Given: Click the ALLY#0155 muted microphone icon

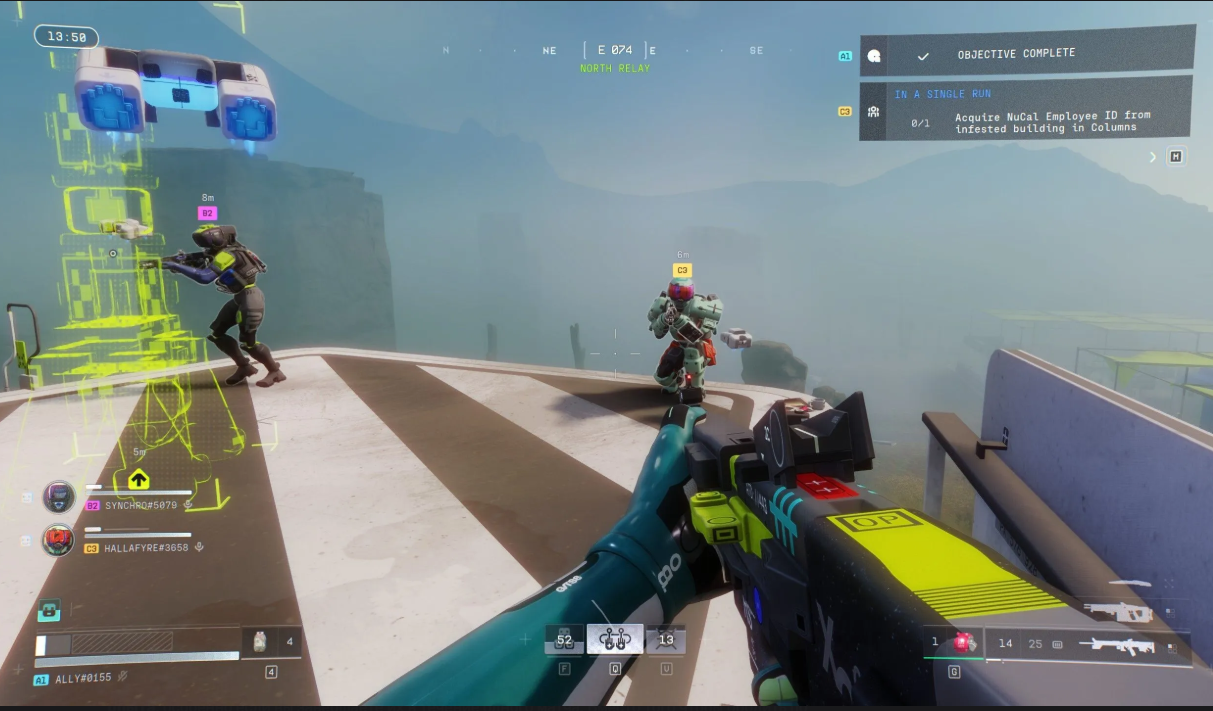Looking at the screenshot, I should click(123, 678).
